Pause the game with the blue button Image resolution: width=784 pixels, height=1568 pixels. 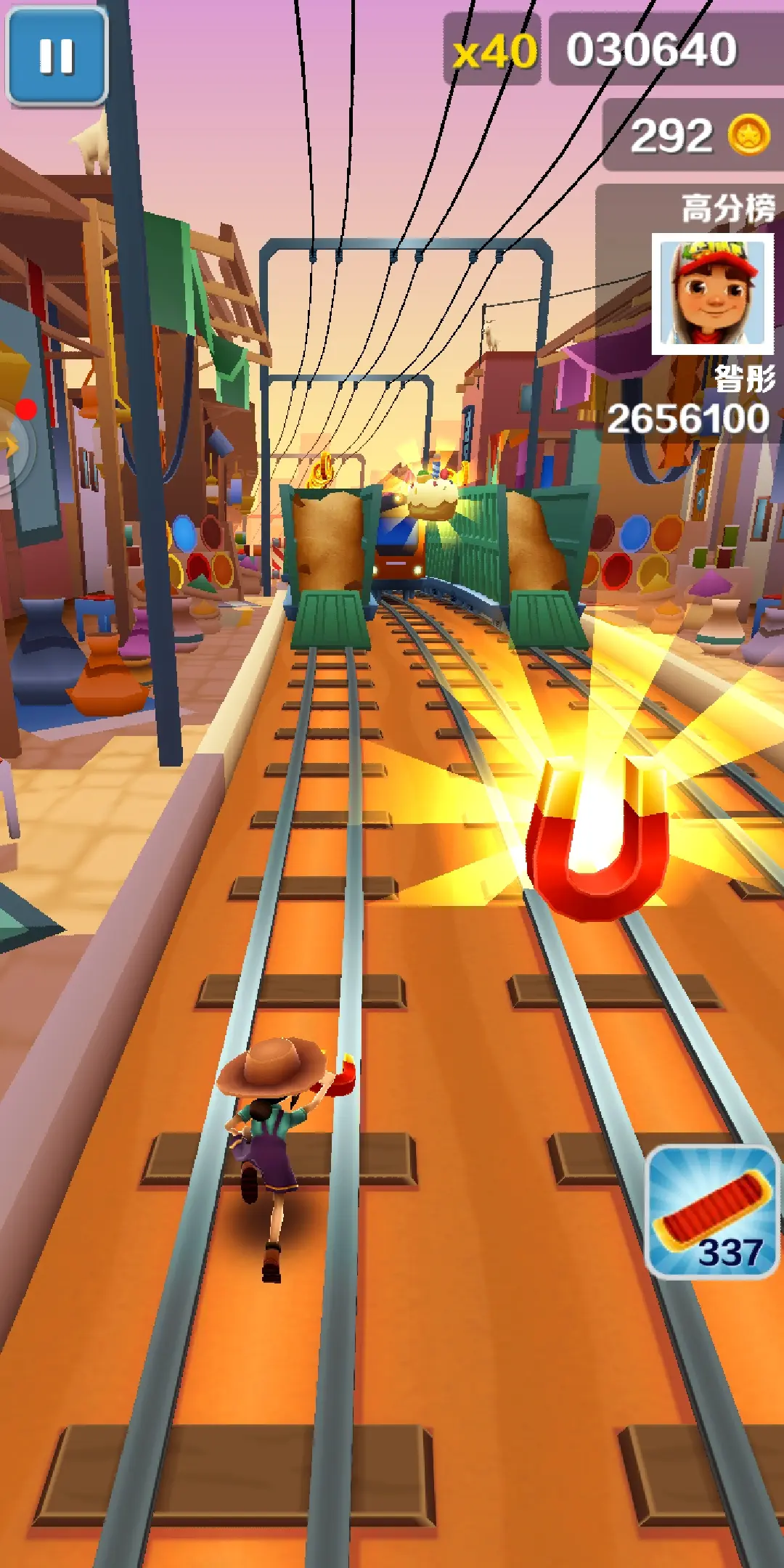[x=57, y=57]
